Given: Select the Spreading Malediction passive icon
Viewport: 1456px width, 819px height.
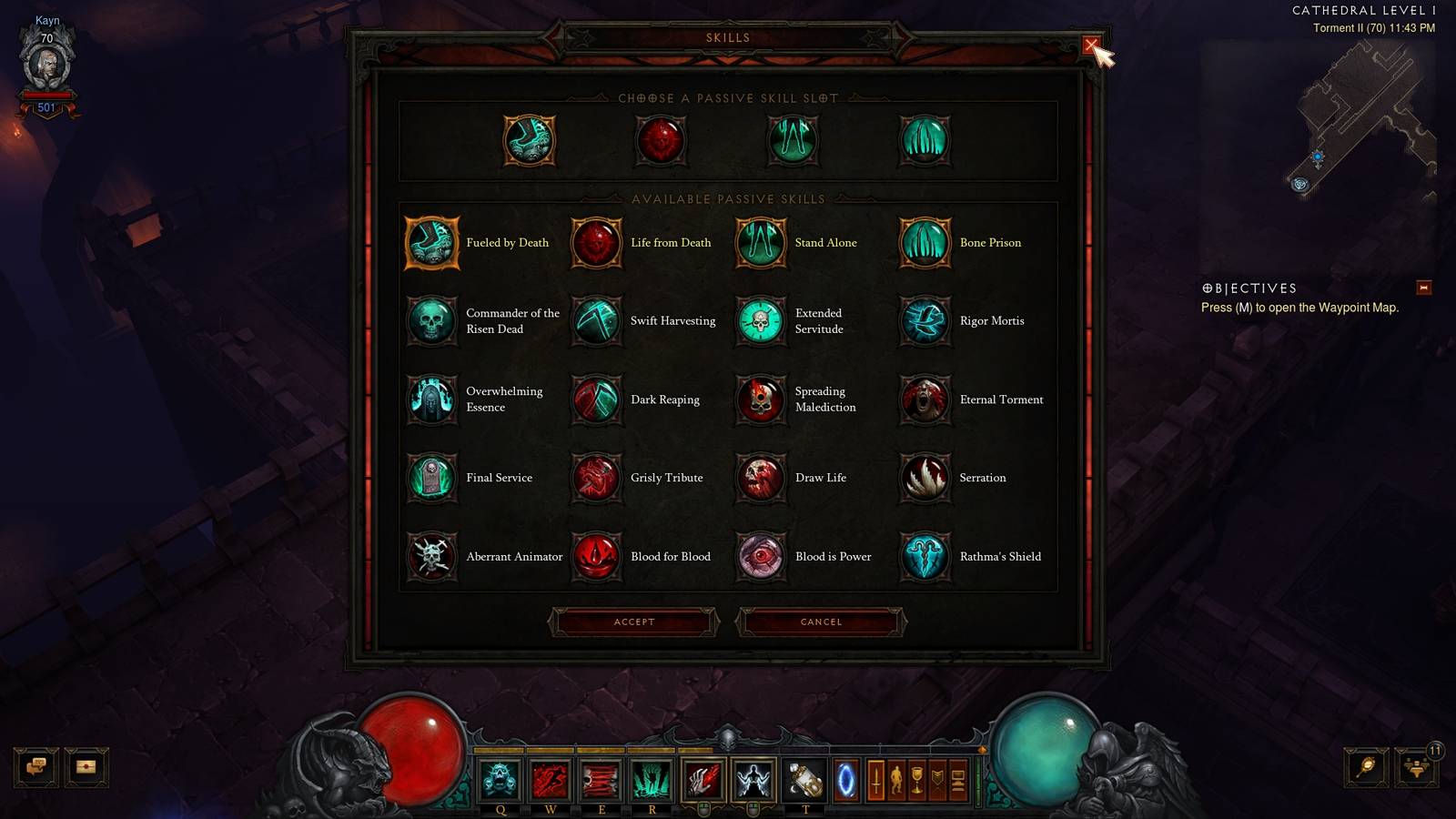Looking at the screenshot, I should [761, 399].
